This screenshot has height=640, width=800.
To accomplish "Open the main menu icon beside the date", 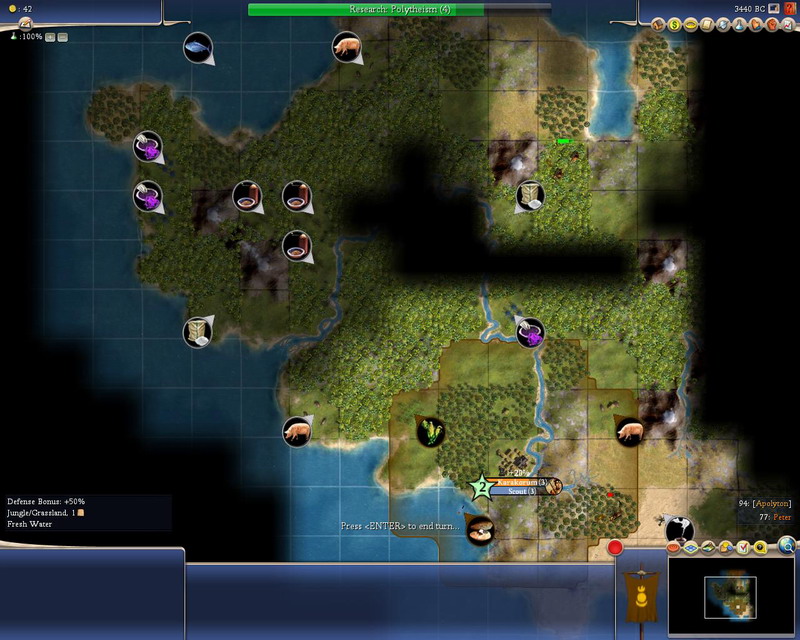I will tap(773, 9).
